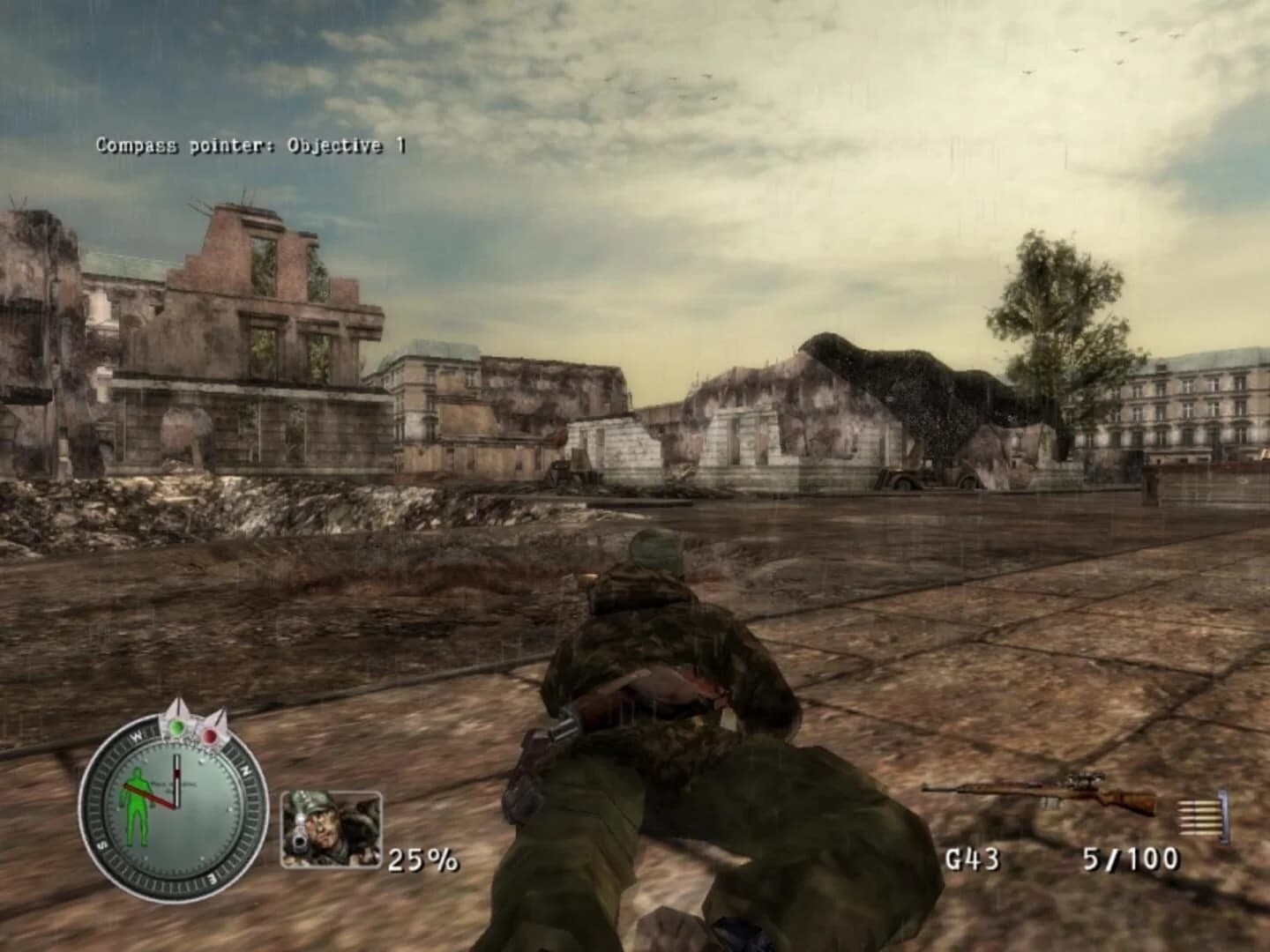Click the wind gauge bar inside the compass
This screenshot has height=952, width=1270.
click(x=177, y=779)
